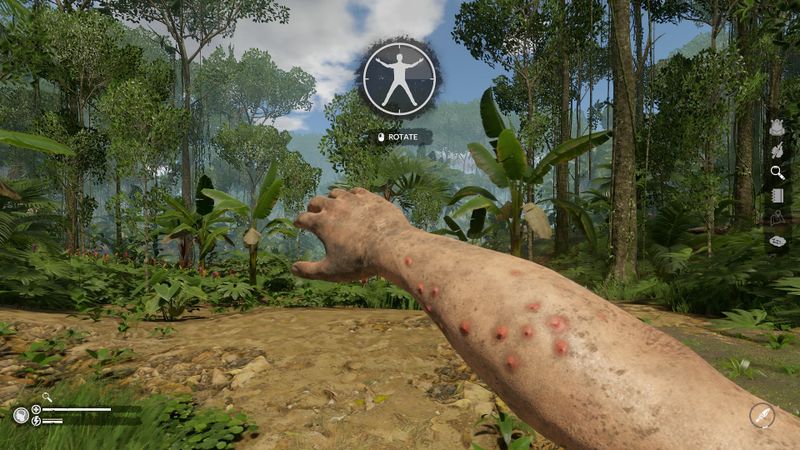This screenshot has width=800, height=450.
Task: Click the character head status icon
Action: (21, 415)
